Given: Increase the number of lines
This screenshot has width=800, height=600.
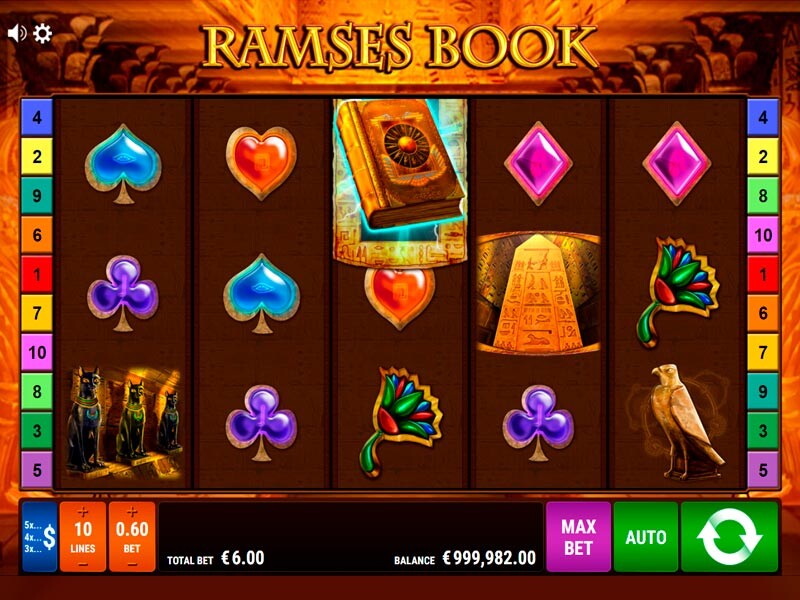Looking at the screenshot, I should click(x=83, y=513).
